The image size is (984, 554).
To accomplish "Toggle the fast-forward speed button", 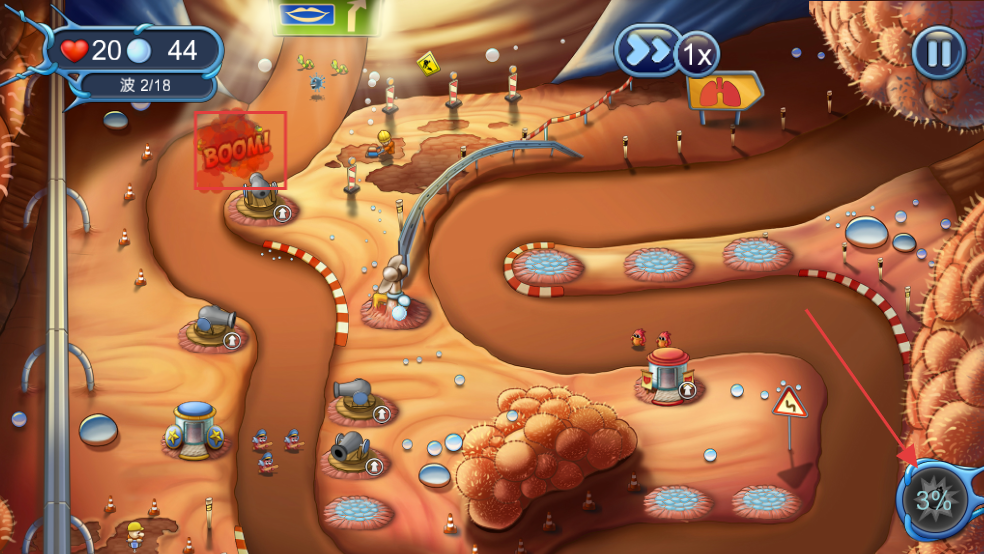I will coord(648,50).
